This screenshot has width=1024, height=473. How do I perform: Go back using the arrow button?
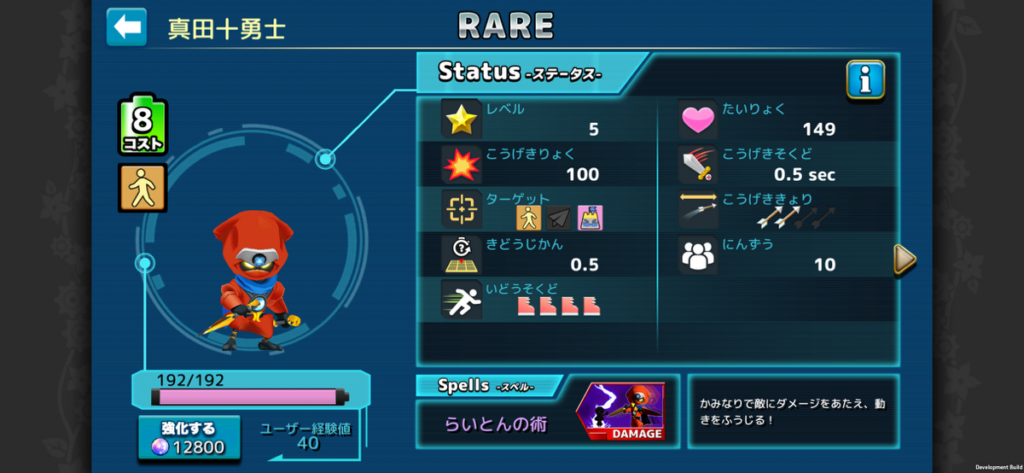point(126,27)
